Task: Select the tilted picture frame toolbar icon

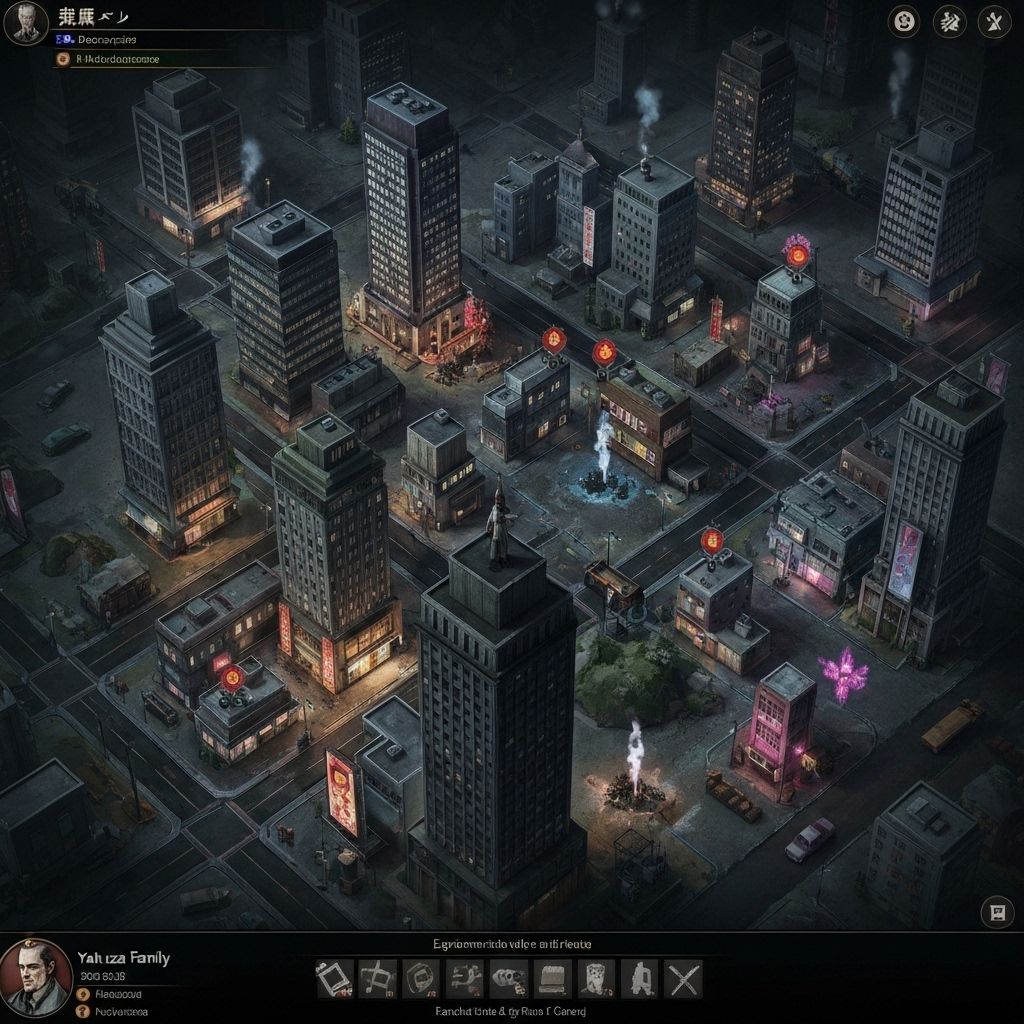Action: [x=334, y=979]
